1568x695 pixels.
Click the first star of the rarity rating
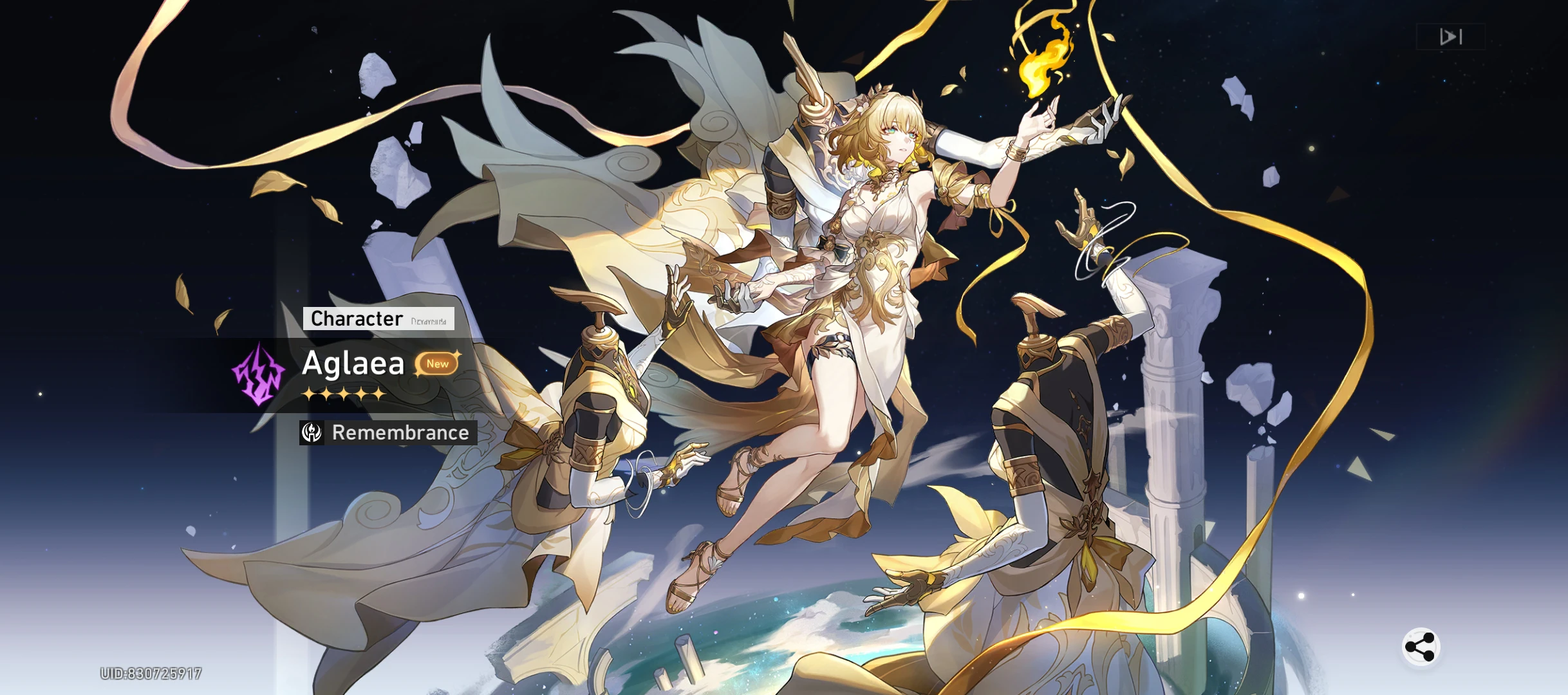click(310, 393)
